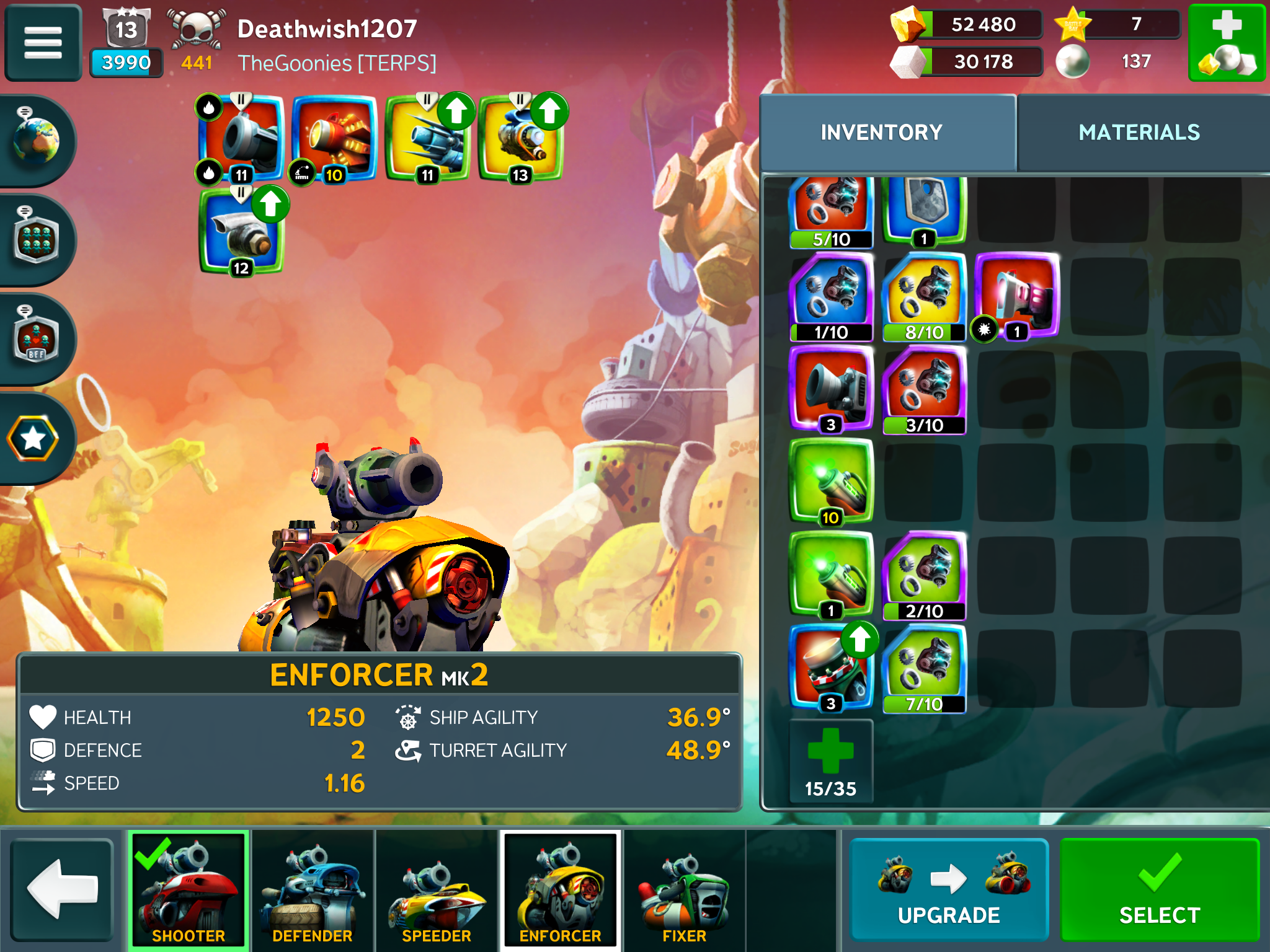Image resolution: width=1270 pixels, height=952 pixels.
Task: Open the BFF friends chat
Action: [36, 338]
